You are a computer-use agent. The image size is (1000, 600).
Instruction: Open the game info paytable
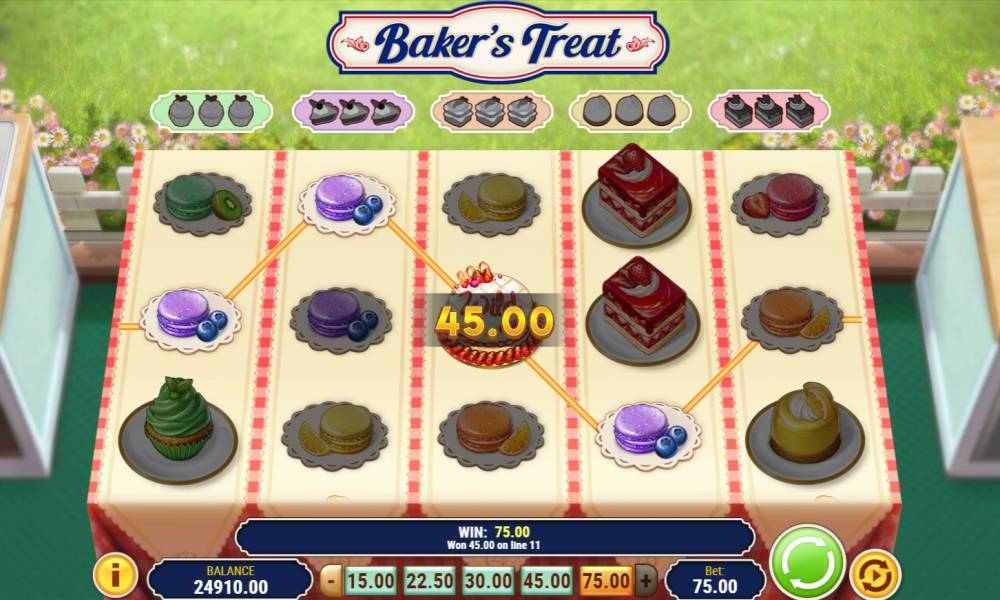pyautogui.click(x=115, y=576)
